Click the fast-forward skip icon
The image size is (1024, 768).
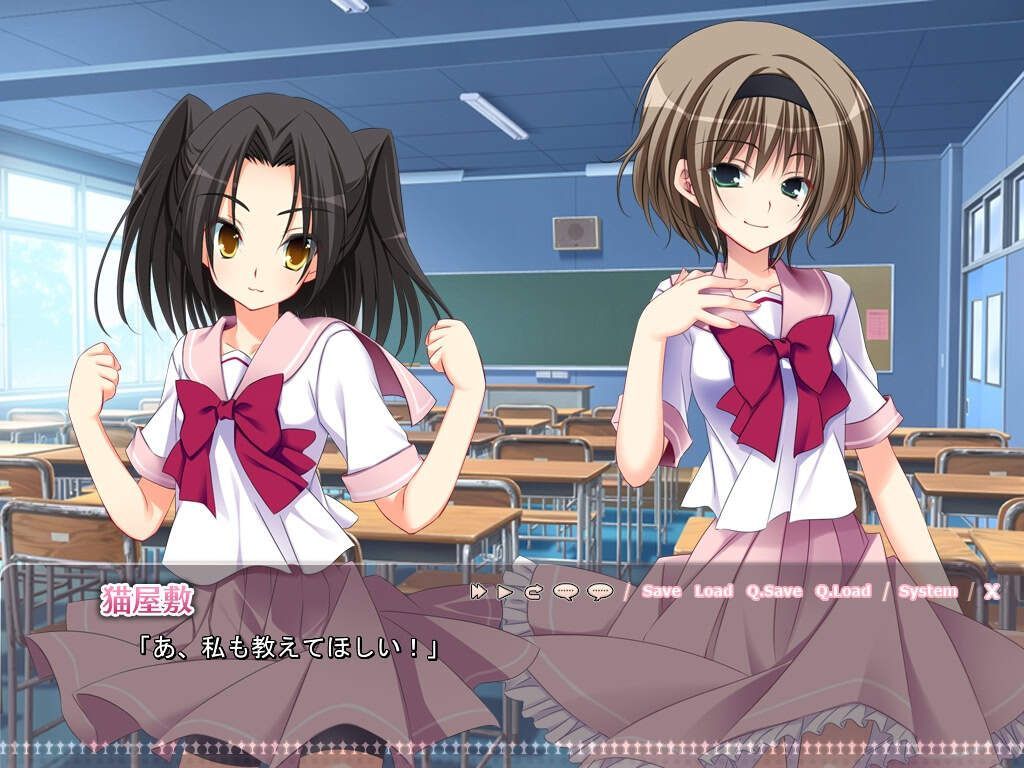(x=479, y=591)
